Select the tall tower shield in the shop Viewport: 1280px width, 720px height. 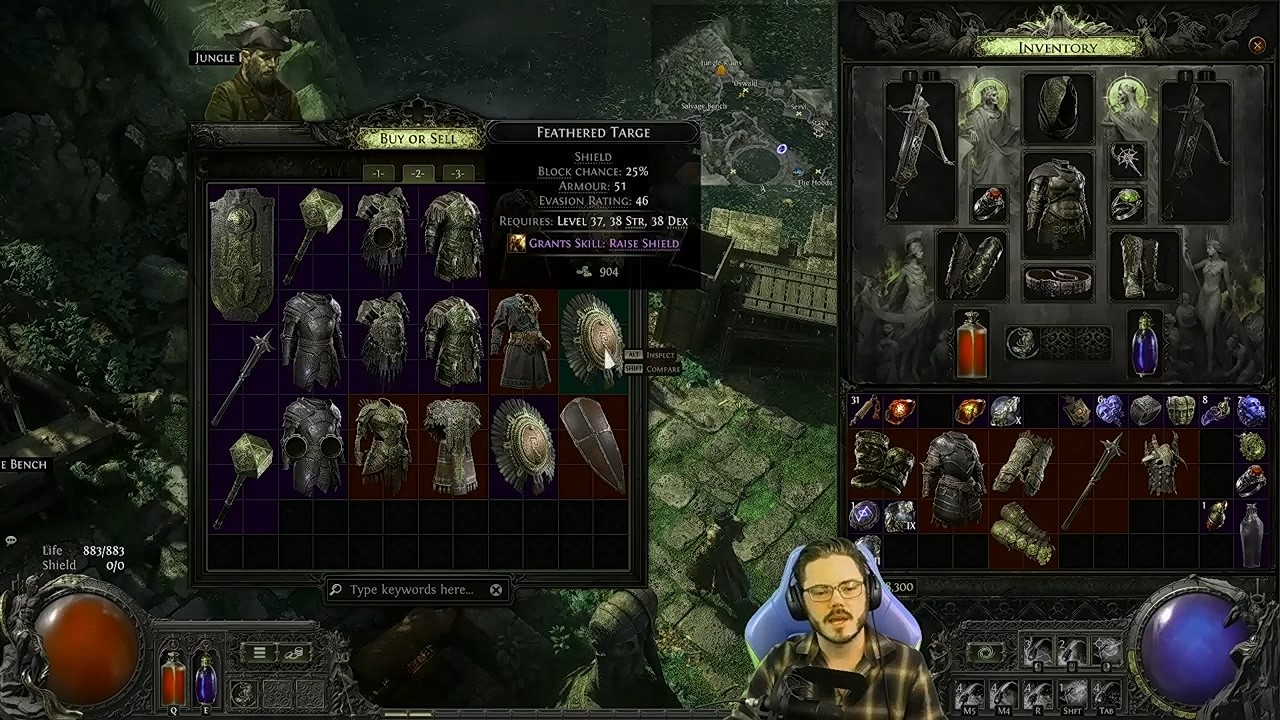coord(242,252)
